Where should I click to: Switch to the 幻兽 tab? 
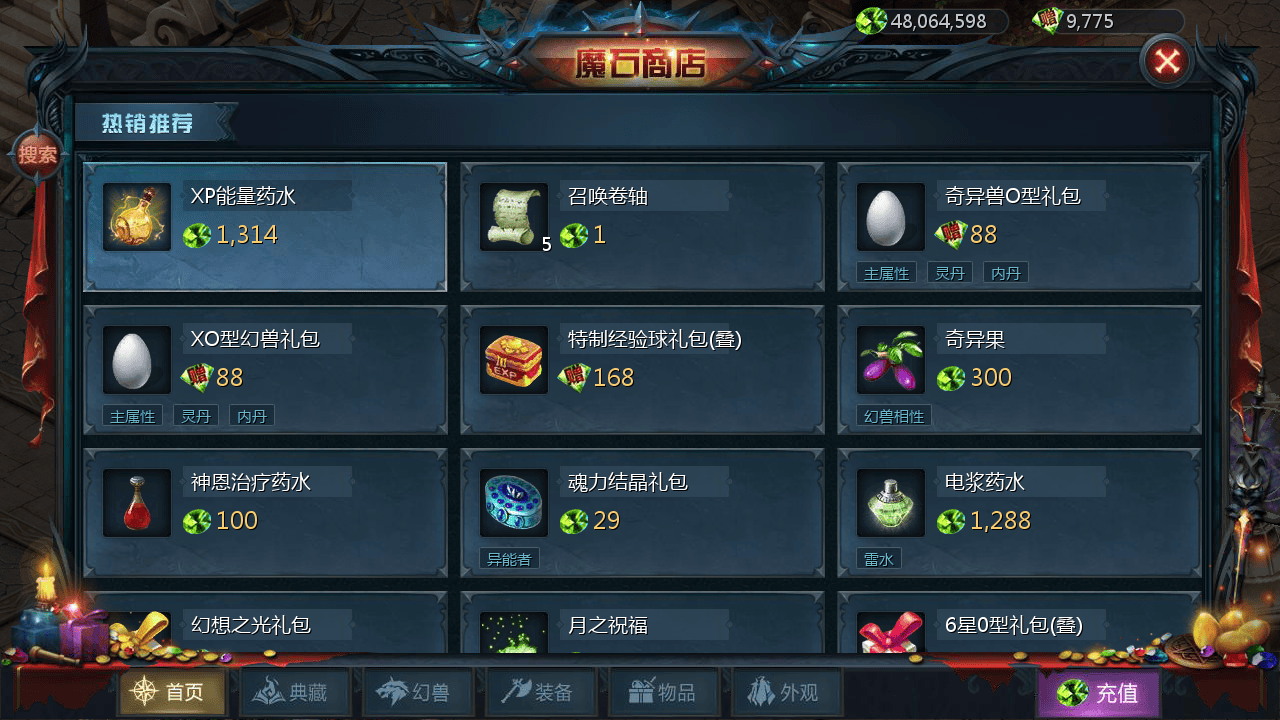(x=418, y=692)
